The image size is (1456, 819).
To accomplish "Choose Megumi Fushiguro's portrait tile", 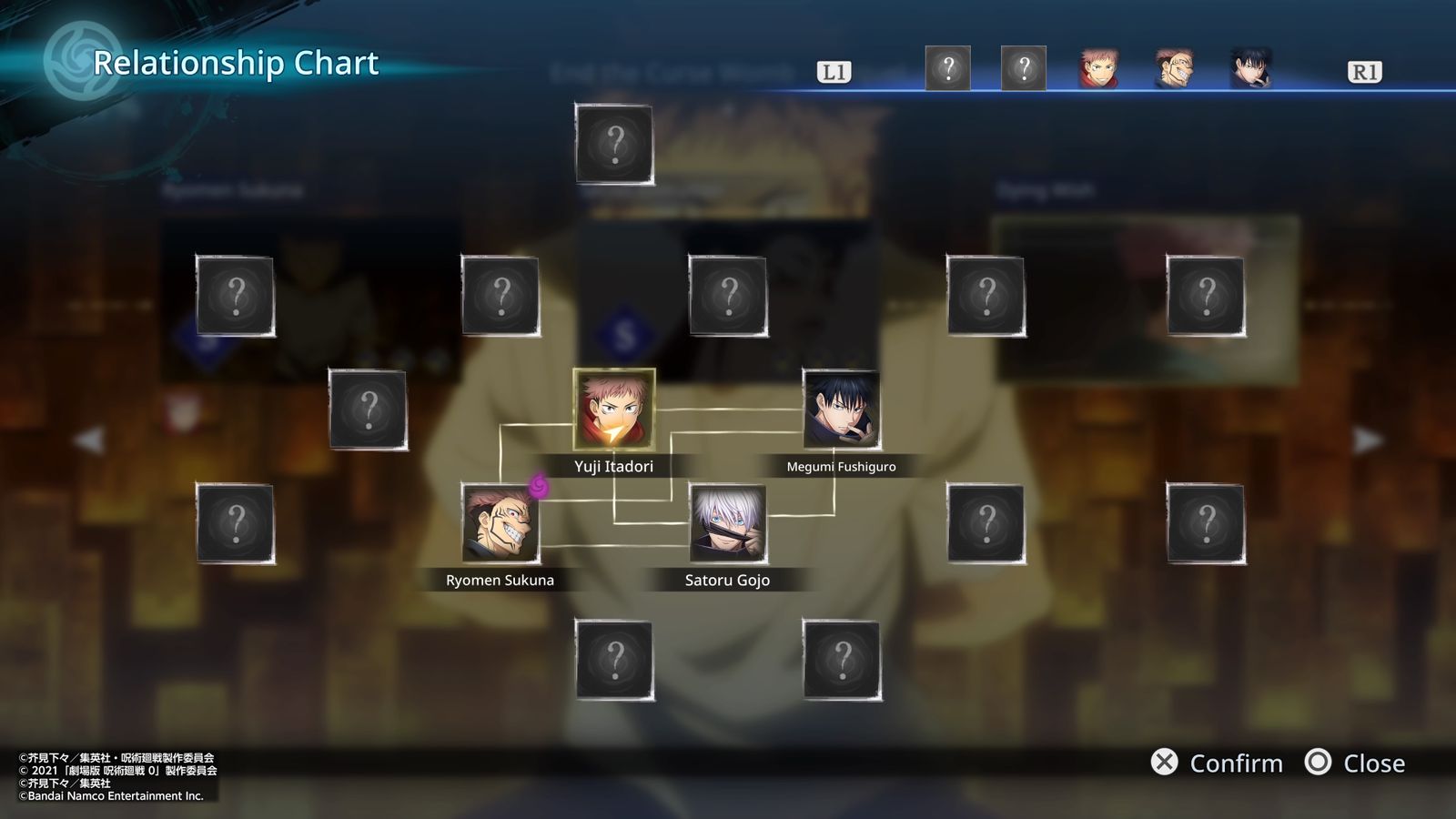I will click(x=841, y=409).
